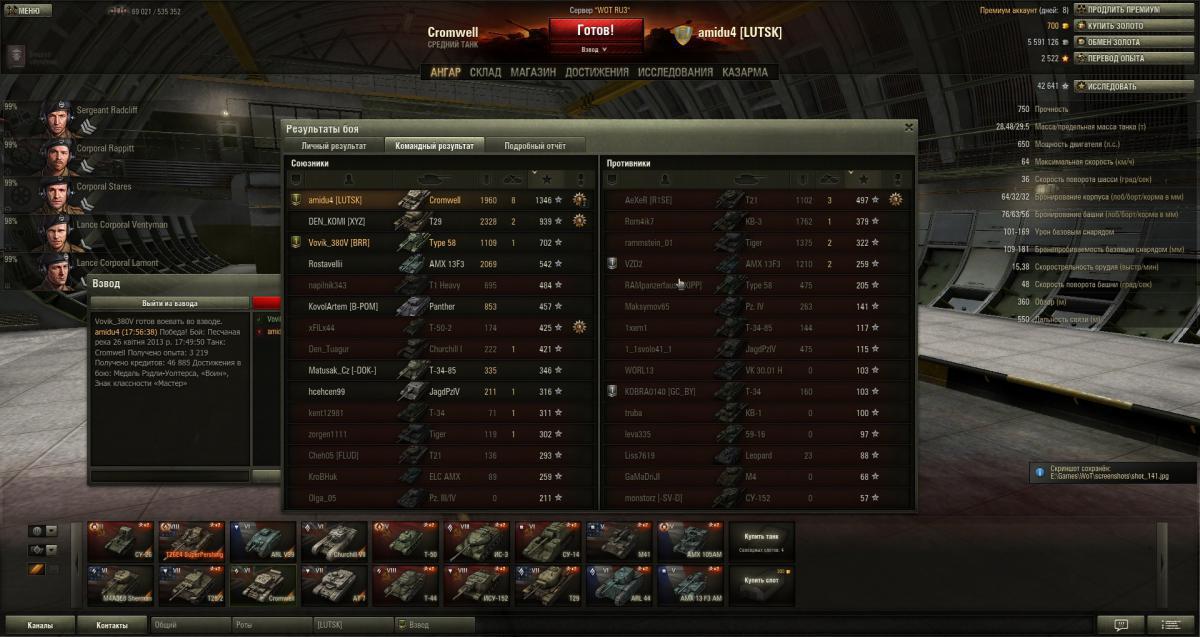This screenshot has width=1200, height=637.
Task: Leave the platoon with Выйти из взвода
Action: 170,303
